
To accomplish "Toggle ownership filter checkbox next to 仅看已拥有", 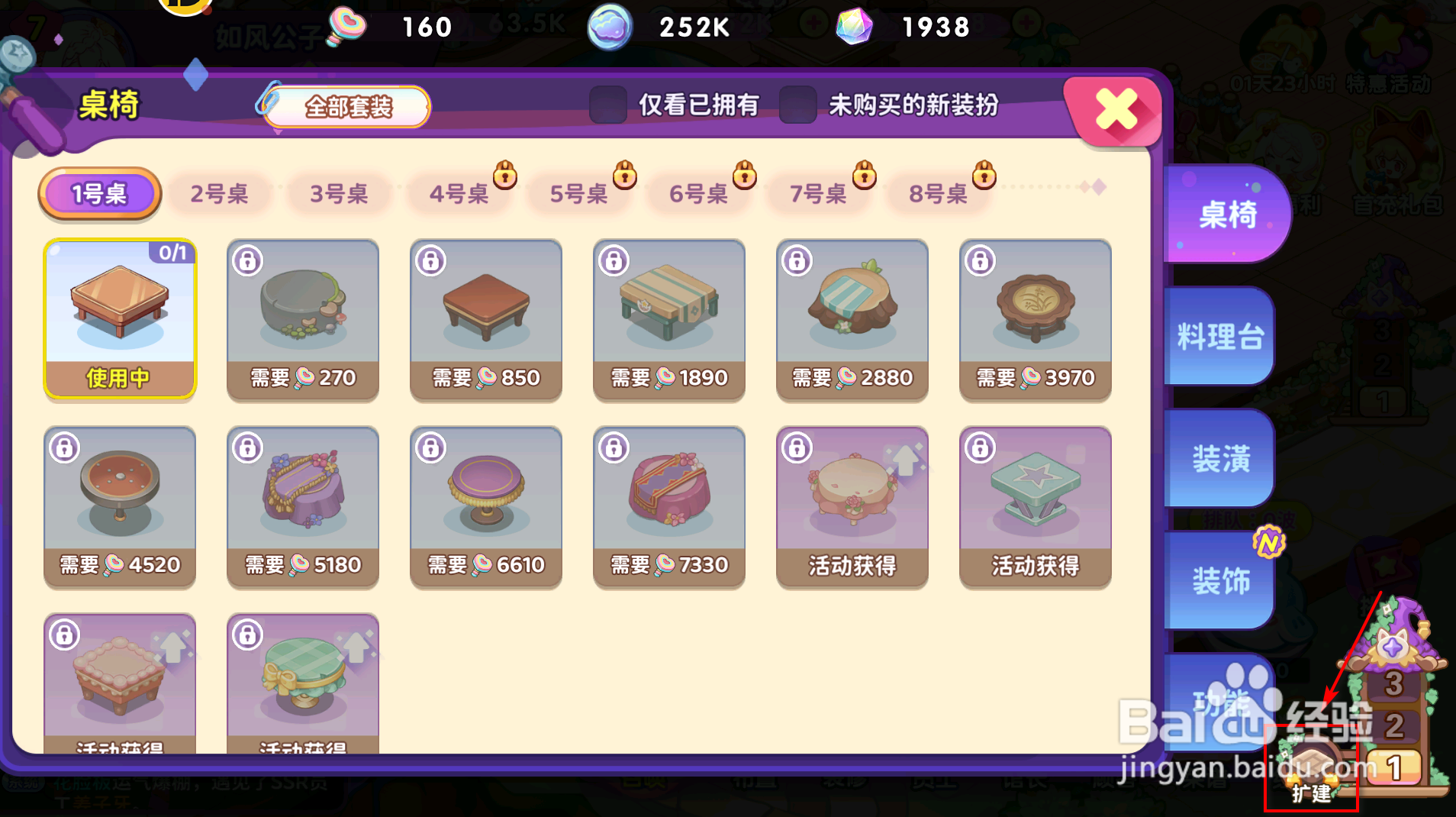I will point(607,106).
